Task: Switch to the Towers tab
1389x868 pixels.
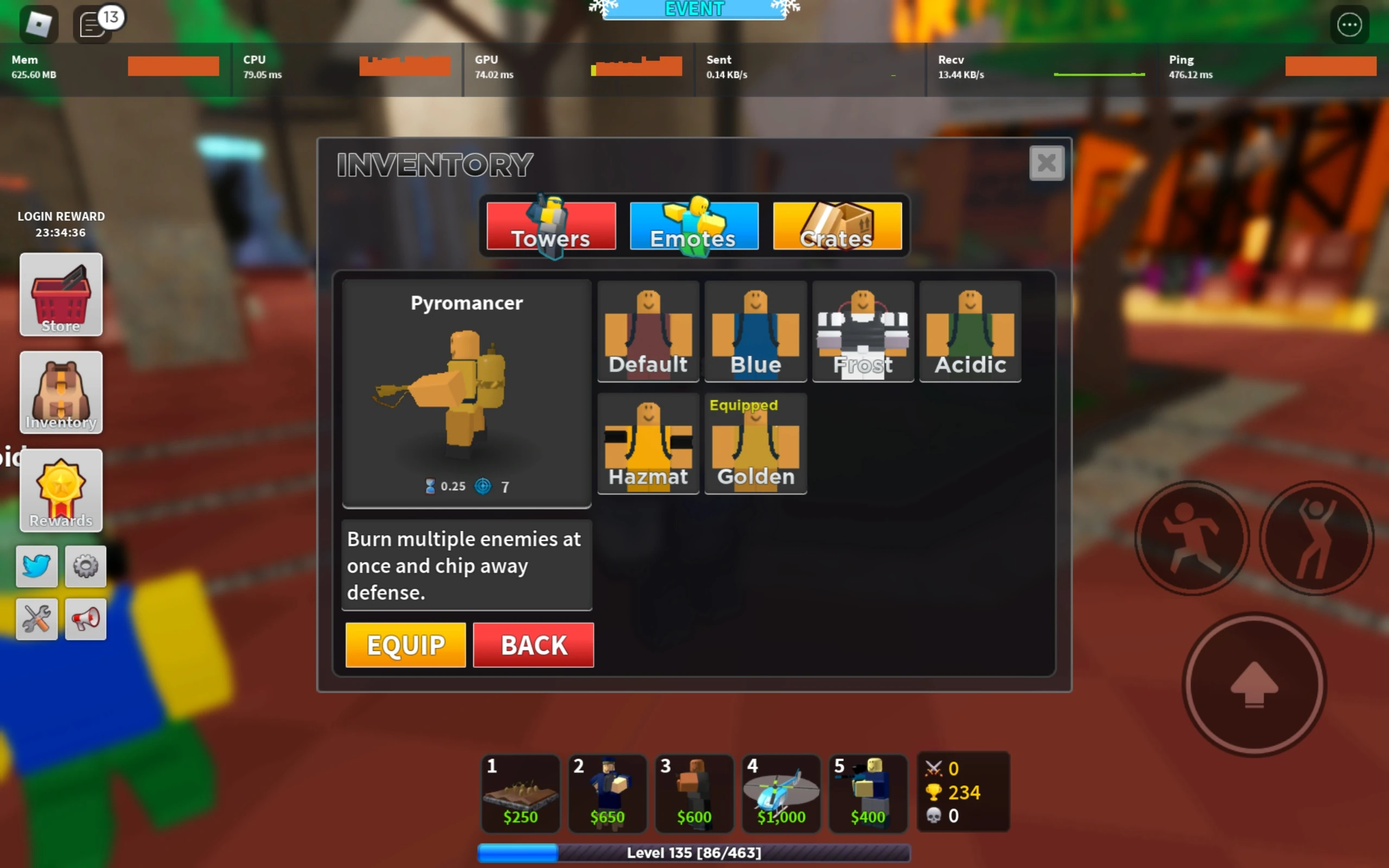Action: [x=549, y=227]
